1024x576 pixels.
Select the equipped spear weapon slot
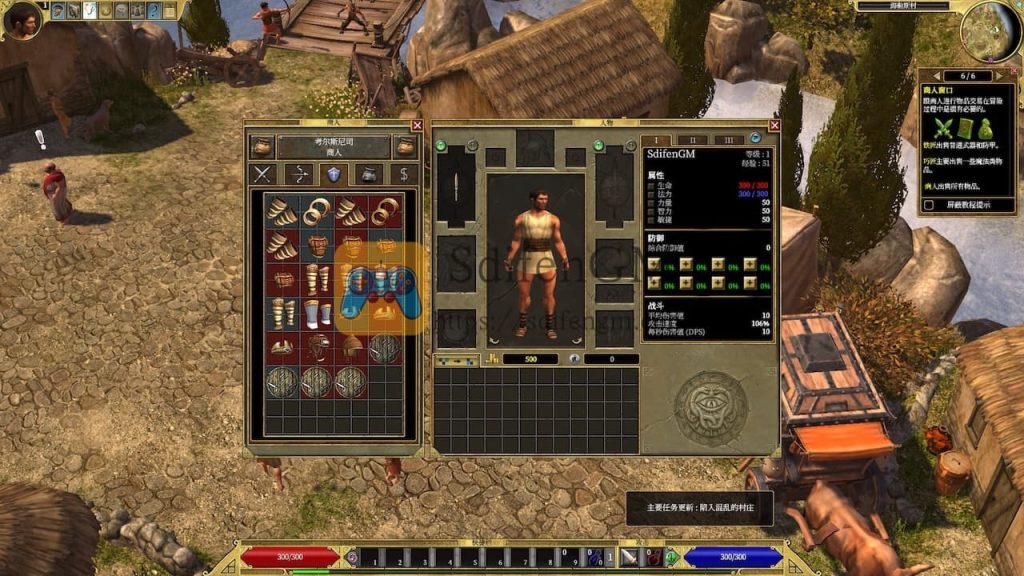(456, 187)
